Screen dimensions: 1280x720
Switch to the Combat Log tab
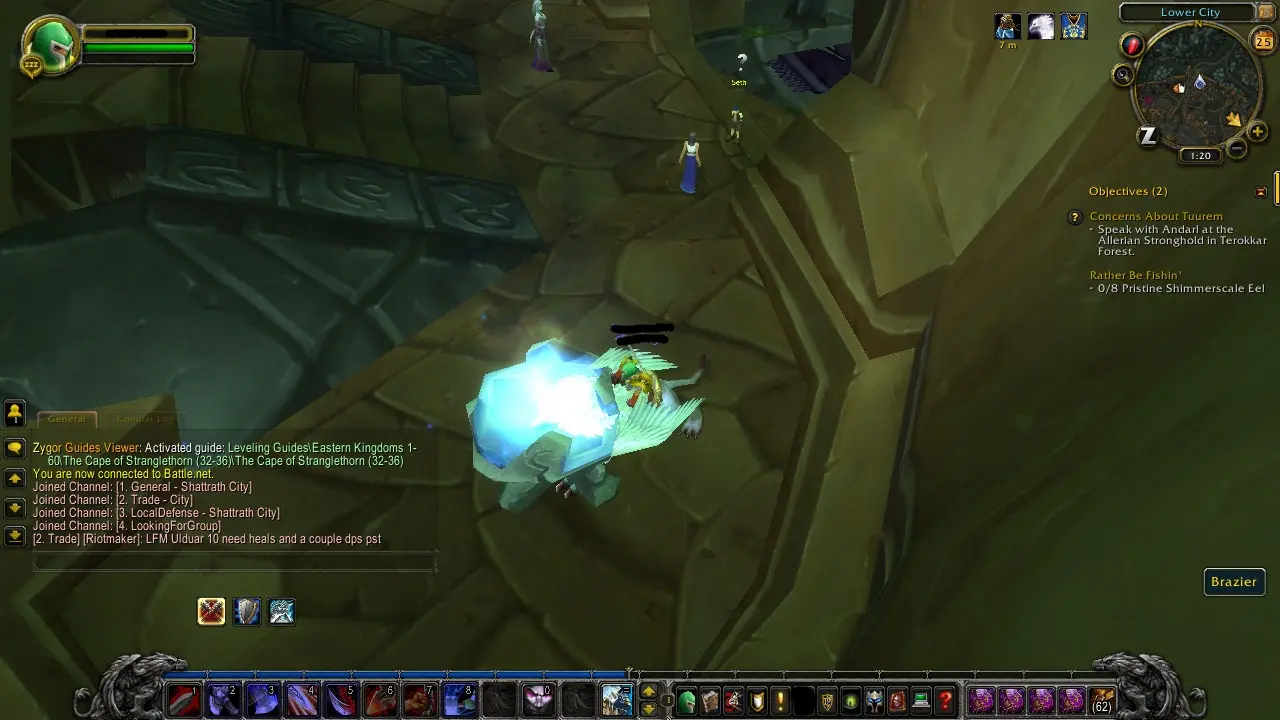145,420
